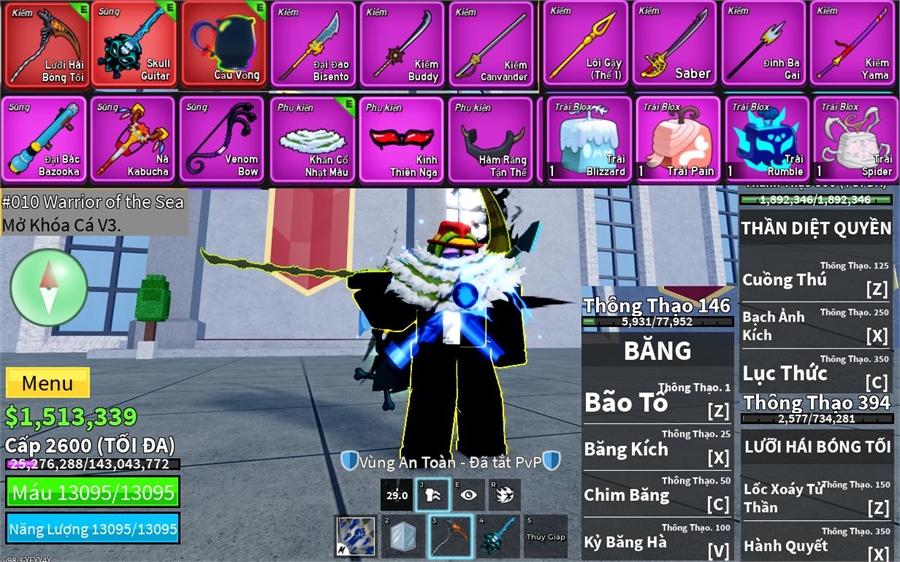This screenshot has height=562, width=900.
Task: Pick the Kiếm Yama sword slot
Action: (853, 44)
